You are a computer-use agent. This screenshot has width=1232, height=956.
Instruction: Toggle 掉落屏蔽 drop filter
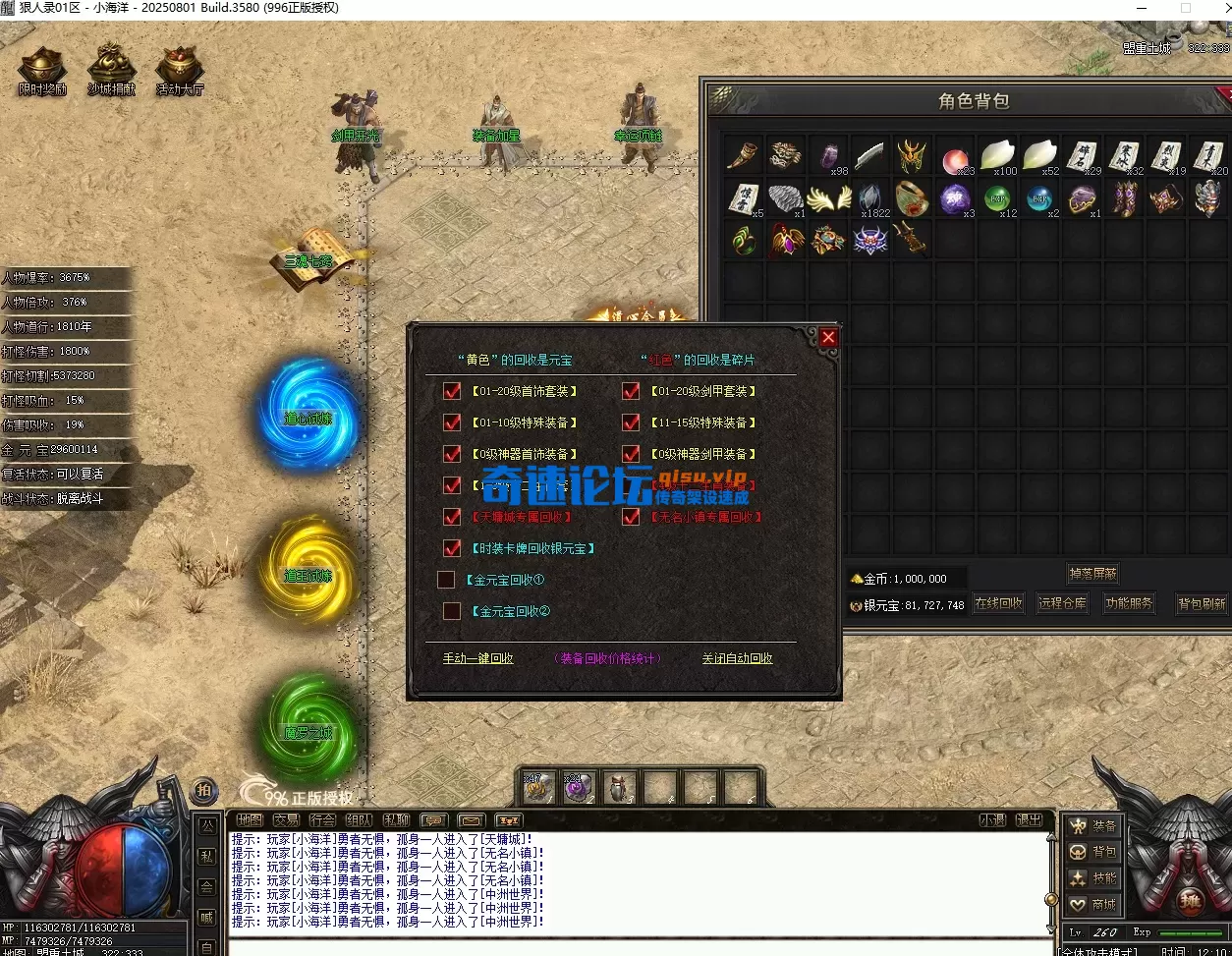[x=1092, y=574]
